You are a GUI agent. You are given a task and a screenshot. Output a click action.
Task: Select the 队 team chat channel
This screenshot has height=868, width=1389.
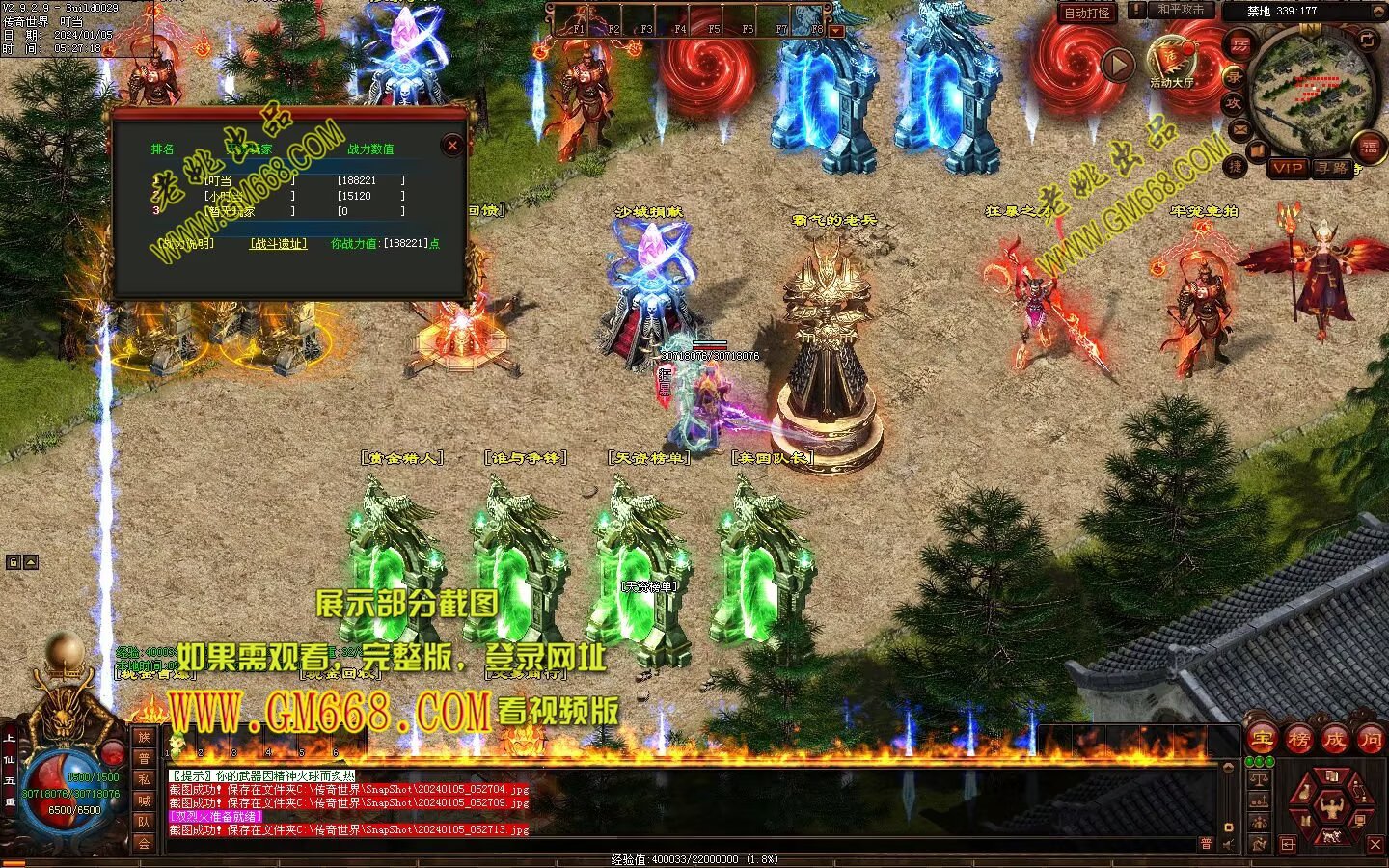click(x=144, y=822)
